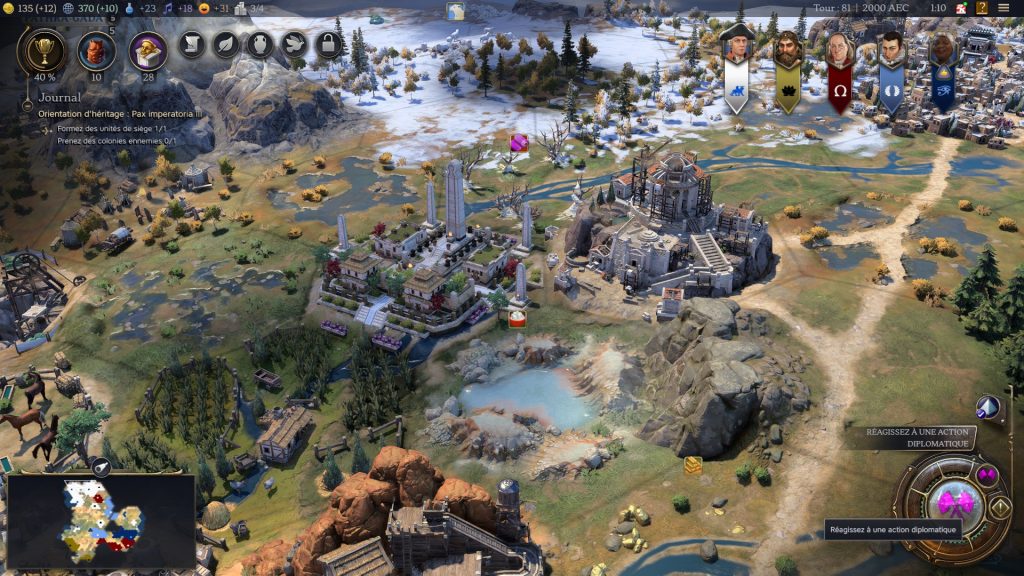This screenshot has height=576, width=1024.
Task: Open the padlock unlocks button
Action: click(328, 44)
